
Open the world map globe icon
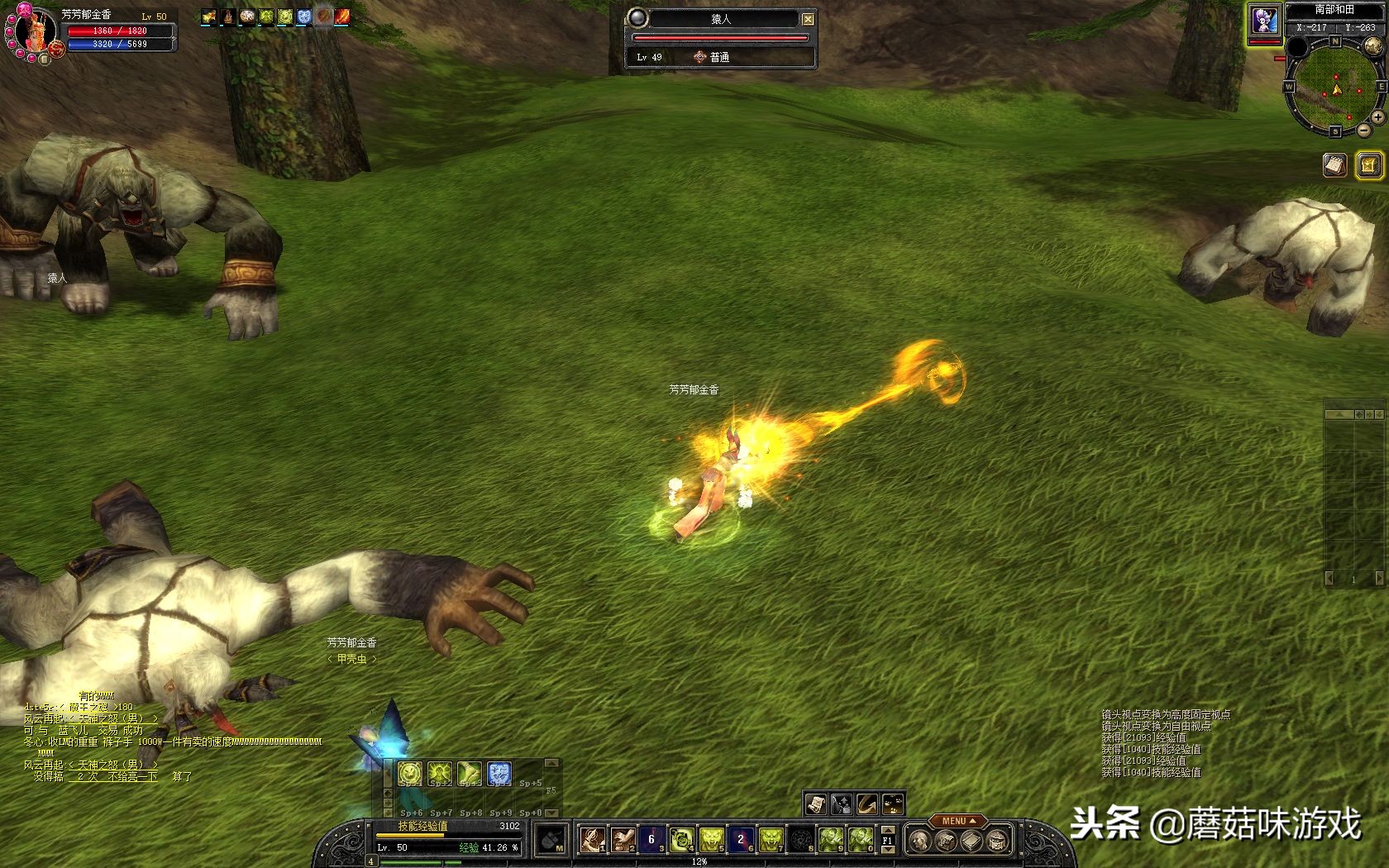coord(1372,46)
